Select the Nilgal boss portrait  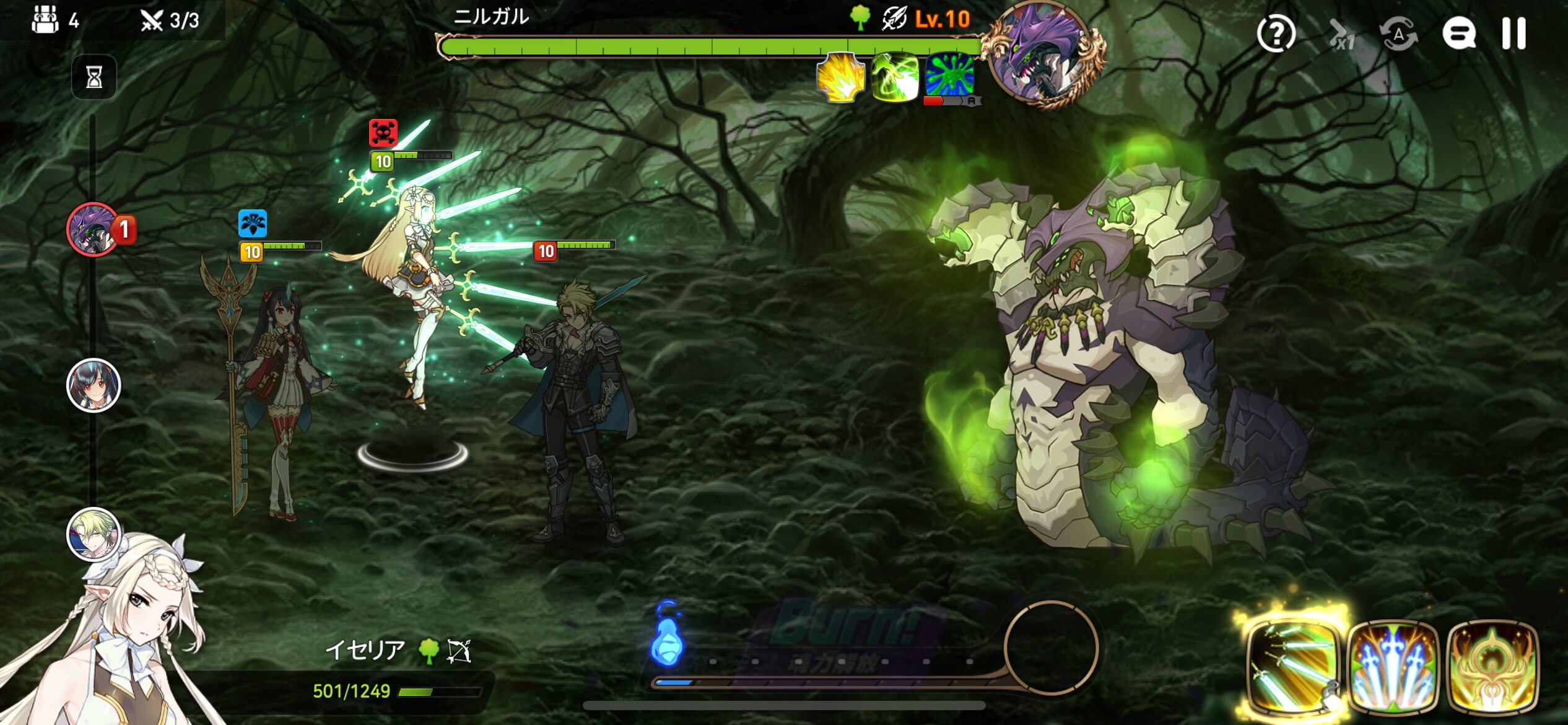click(1044, 55)
